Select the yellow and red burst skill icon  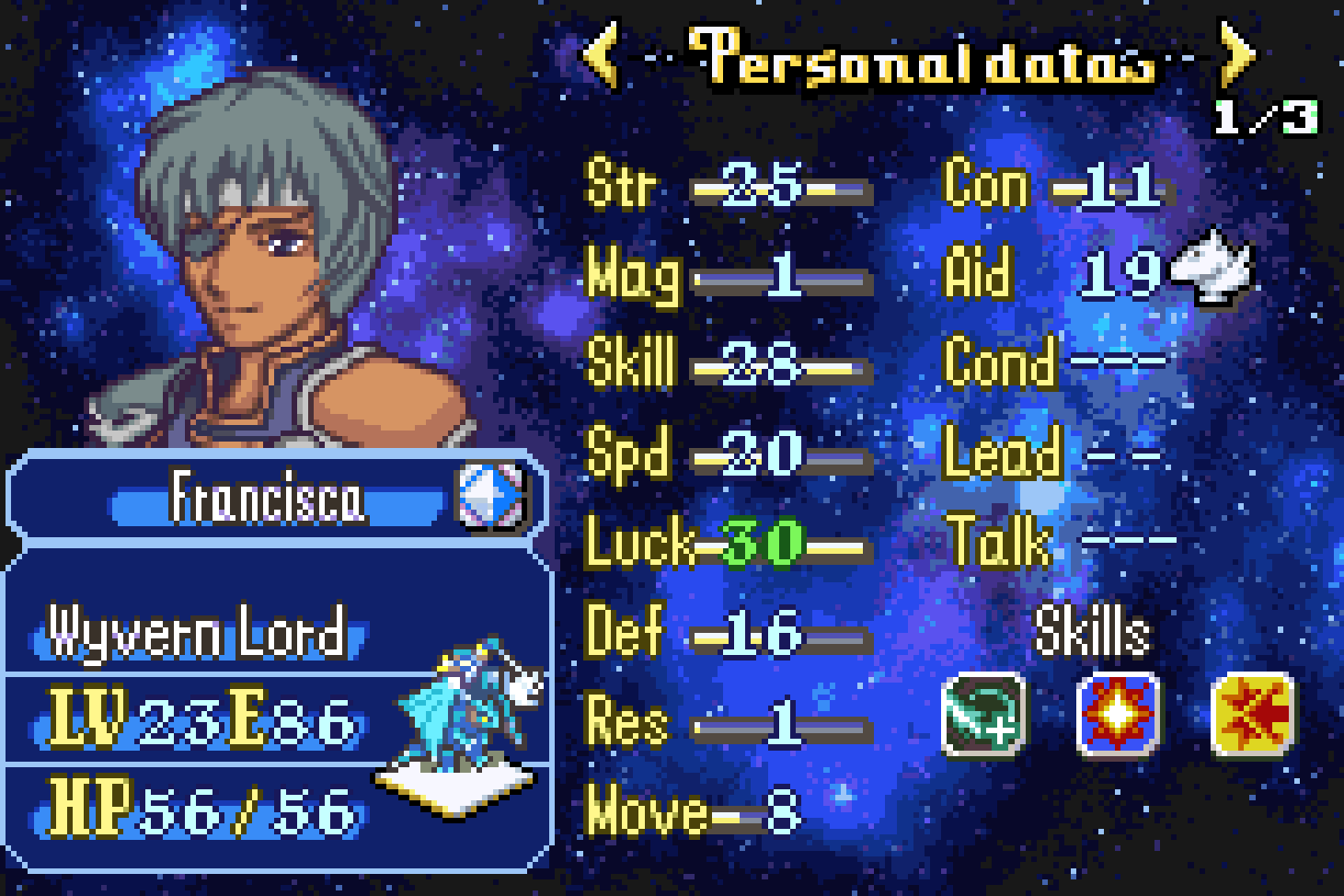coord(1253,714)
